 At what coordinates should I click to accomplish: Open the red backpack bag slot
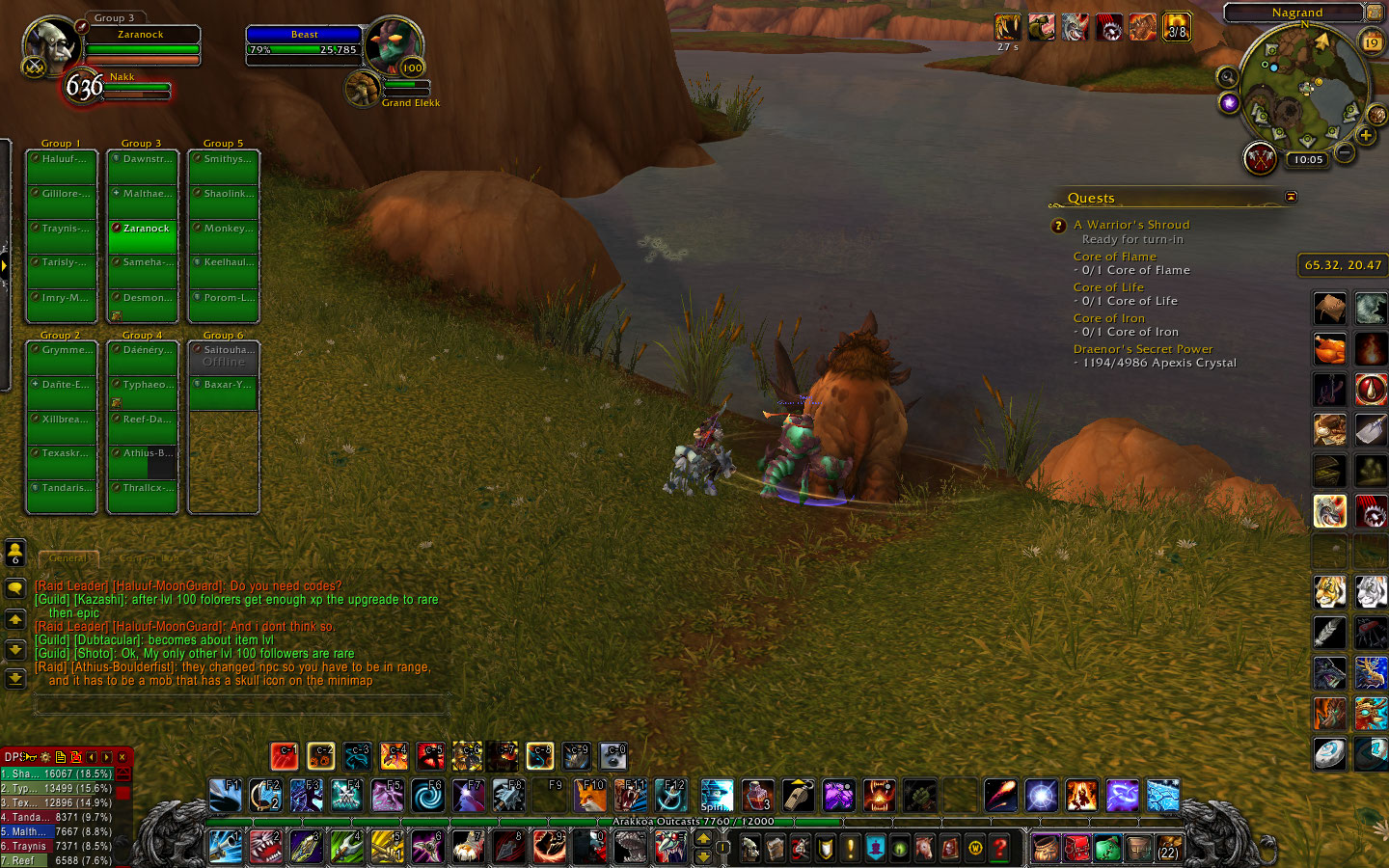[x=1076, y=849]
